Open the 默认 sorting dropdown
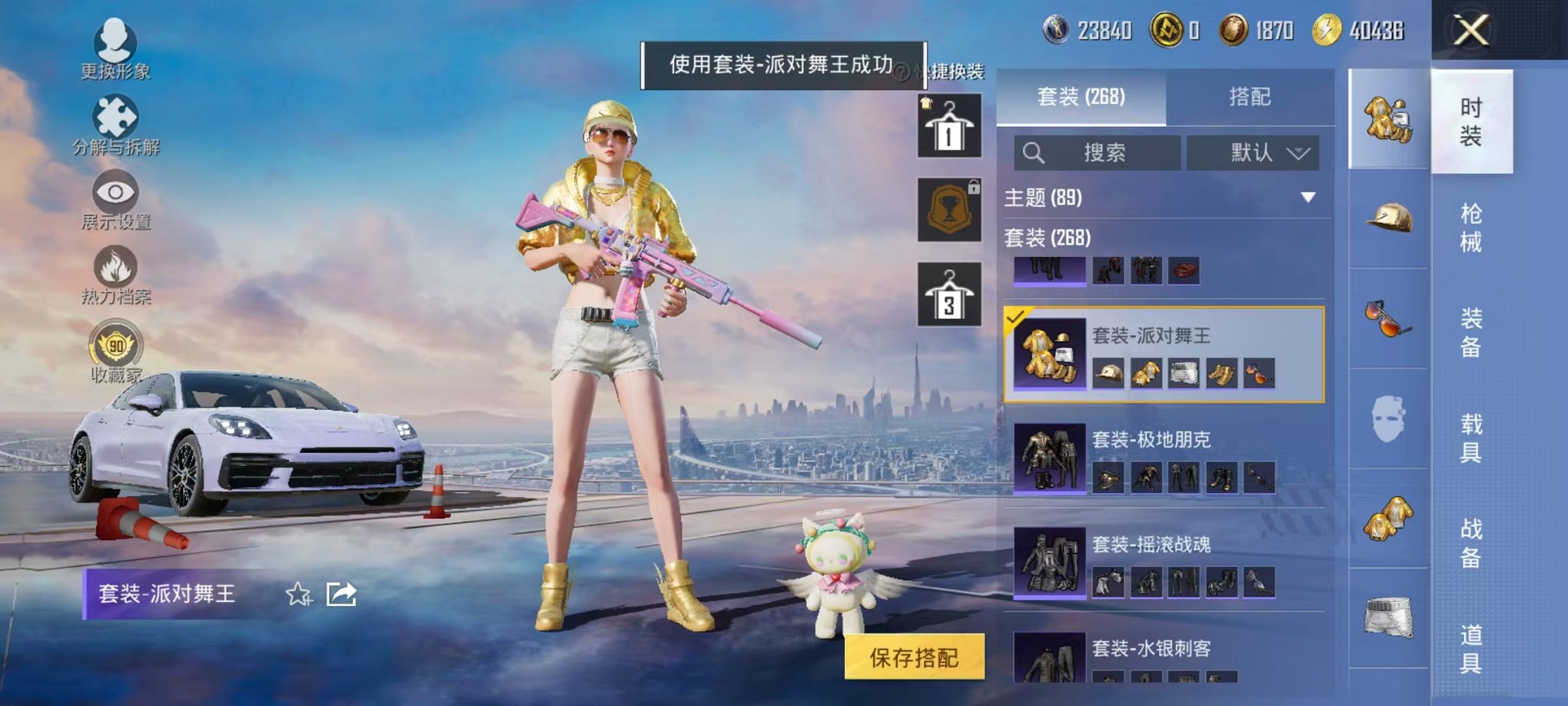Screen dimensions: 1568x706 pos(1253,152)
